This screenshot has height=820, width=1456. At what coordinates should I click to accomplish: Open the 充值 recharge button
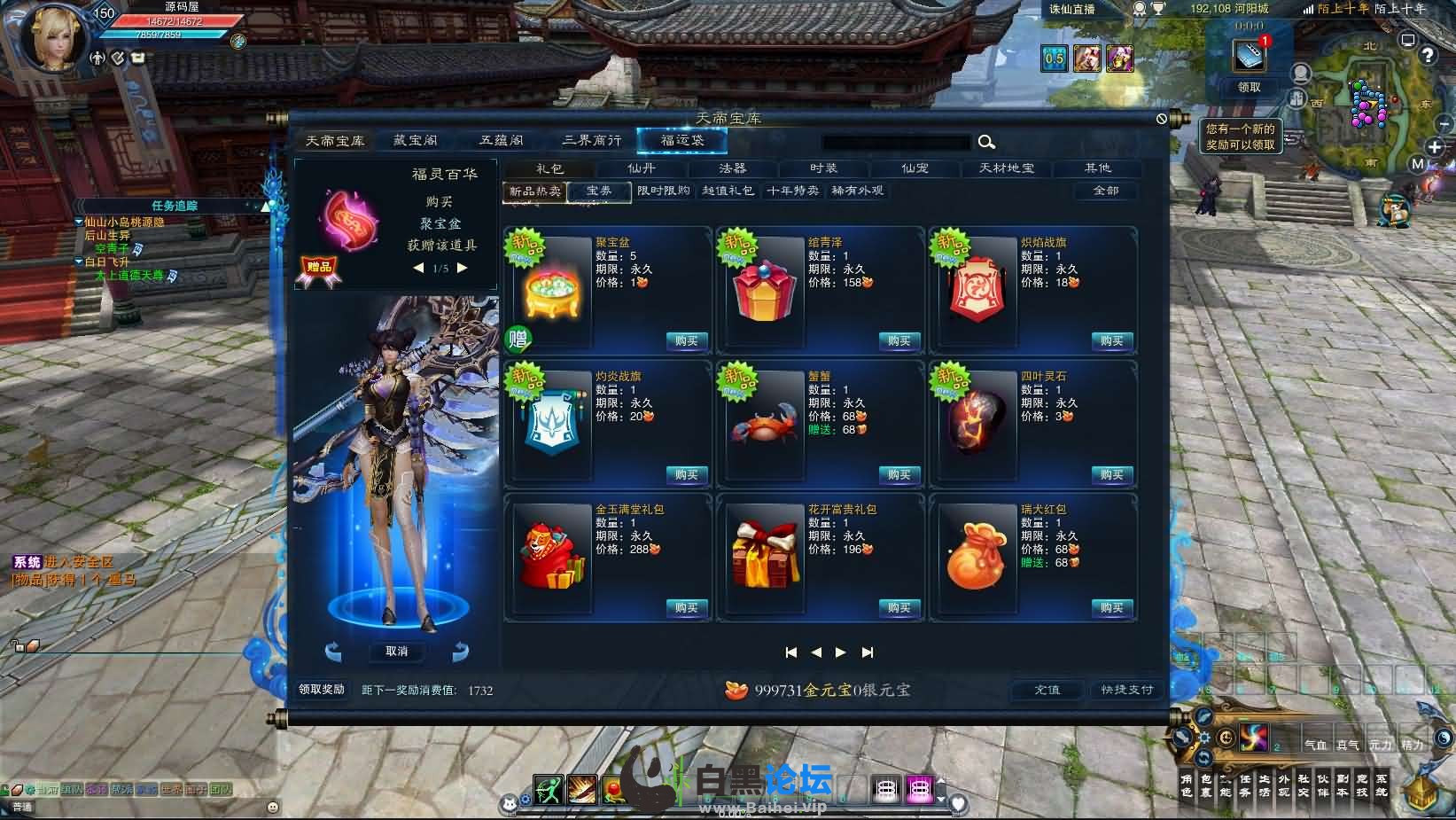tap(1047, 690)
